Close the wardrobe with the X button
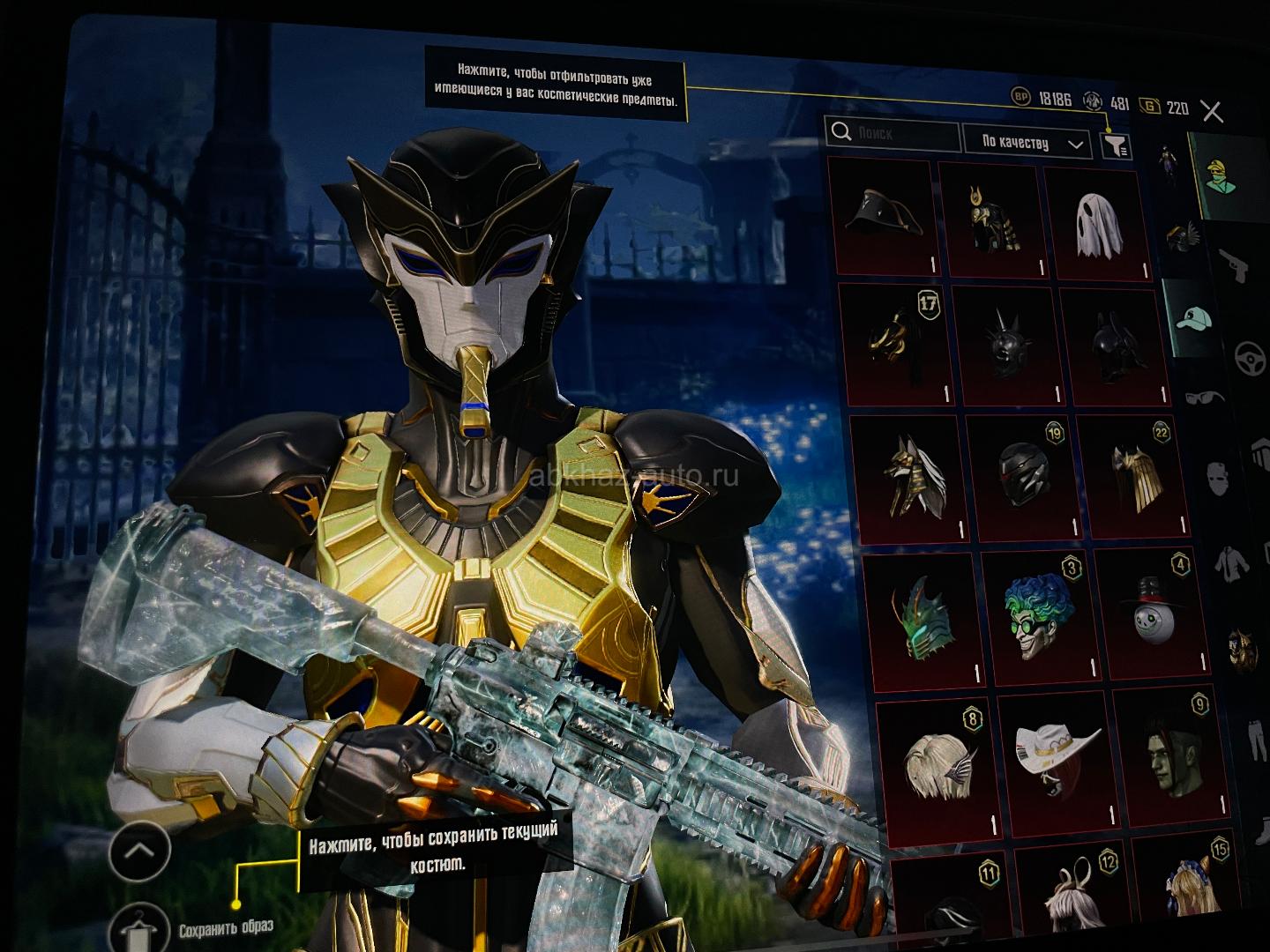Image resolution: width=1270 pixels, height=952 pixels. tap(1212, 112)
